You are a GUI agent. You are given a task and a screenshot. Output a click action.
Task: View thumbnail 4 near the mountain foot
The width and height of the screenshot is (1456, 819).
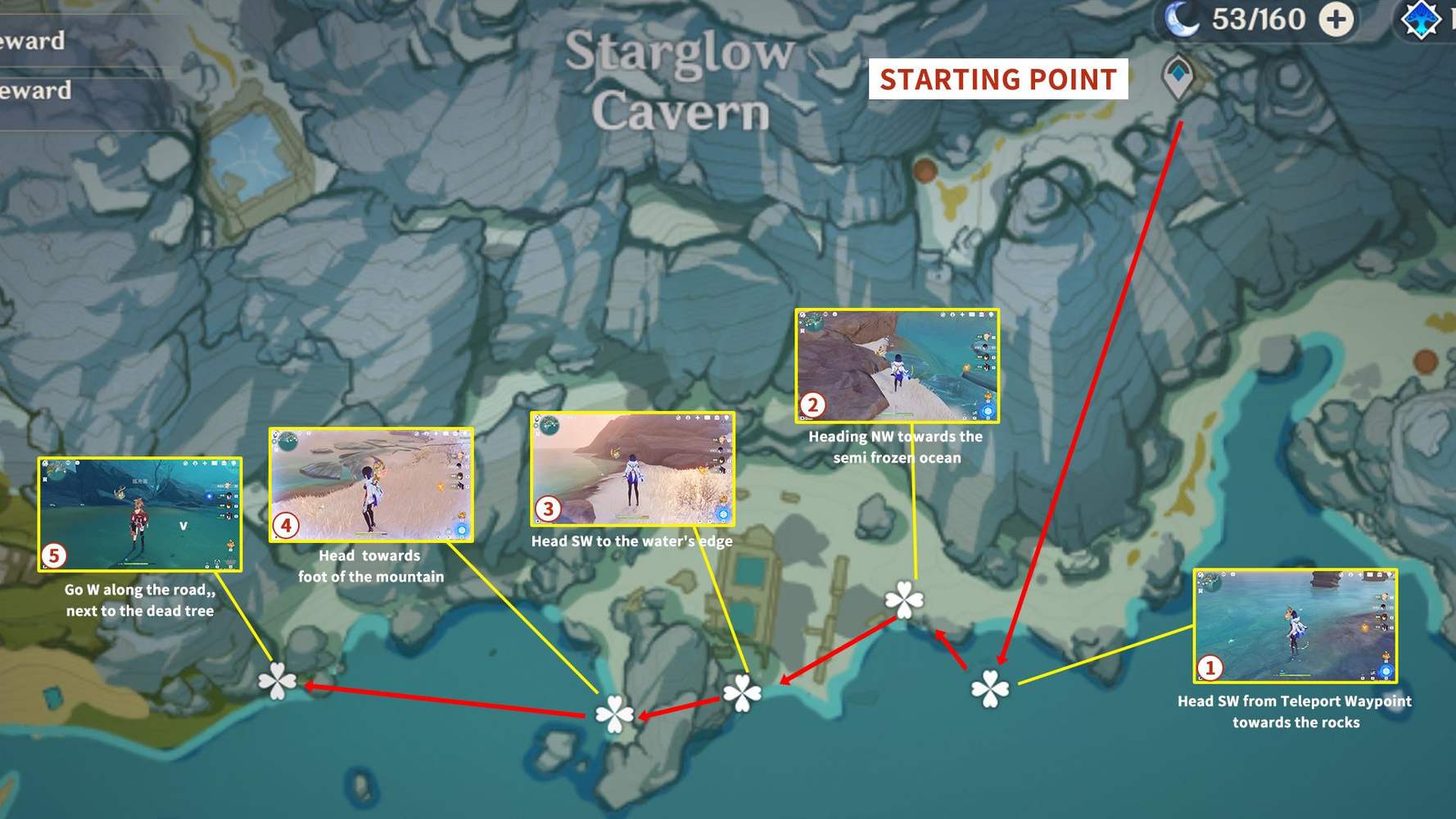tap(370, 483)
